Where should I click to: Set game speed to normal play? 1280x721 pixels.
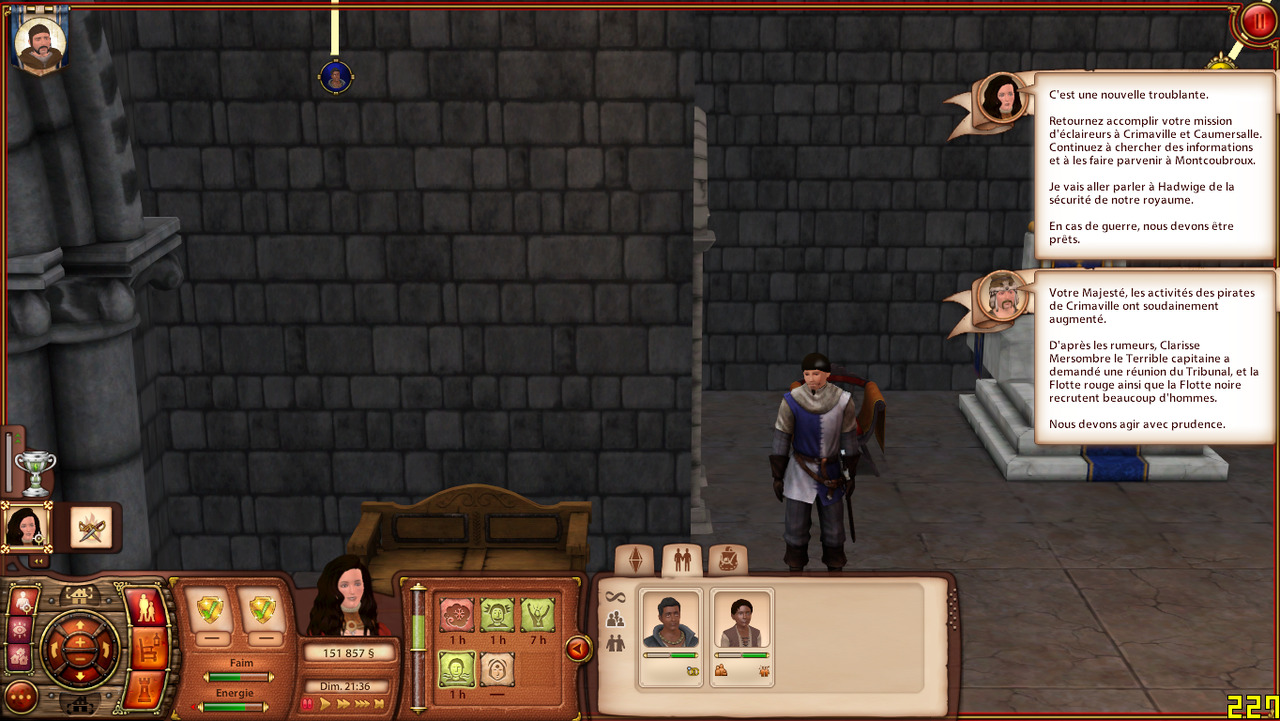point(326,704)
